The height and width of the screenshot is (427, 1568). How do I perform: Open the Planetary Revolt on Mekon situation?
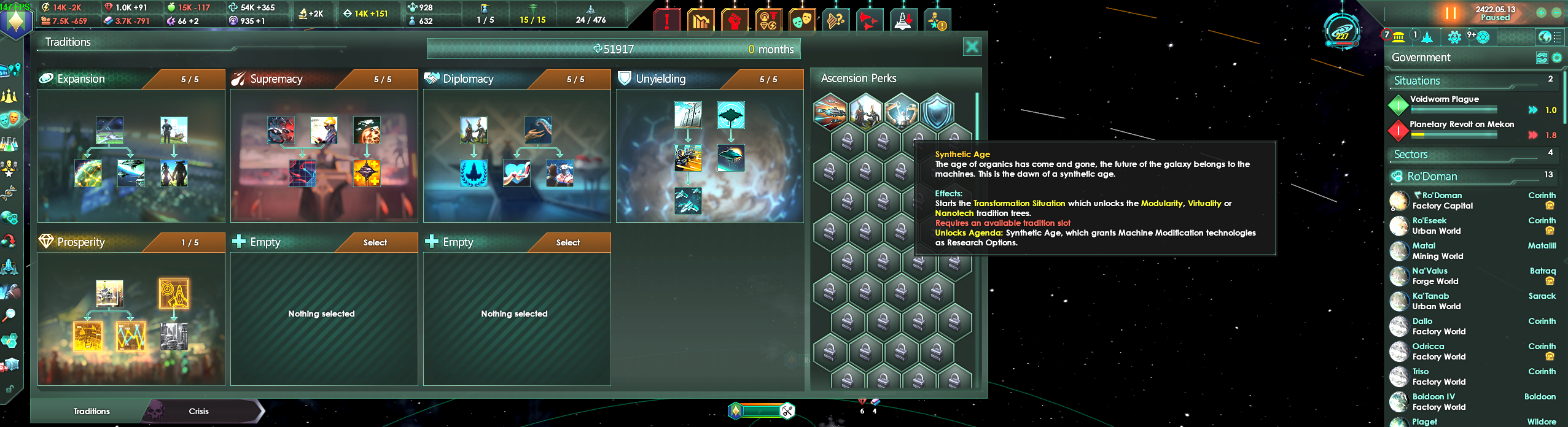click(1461, 125)
